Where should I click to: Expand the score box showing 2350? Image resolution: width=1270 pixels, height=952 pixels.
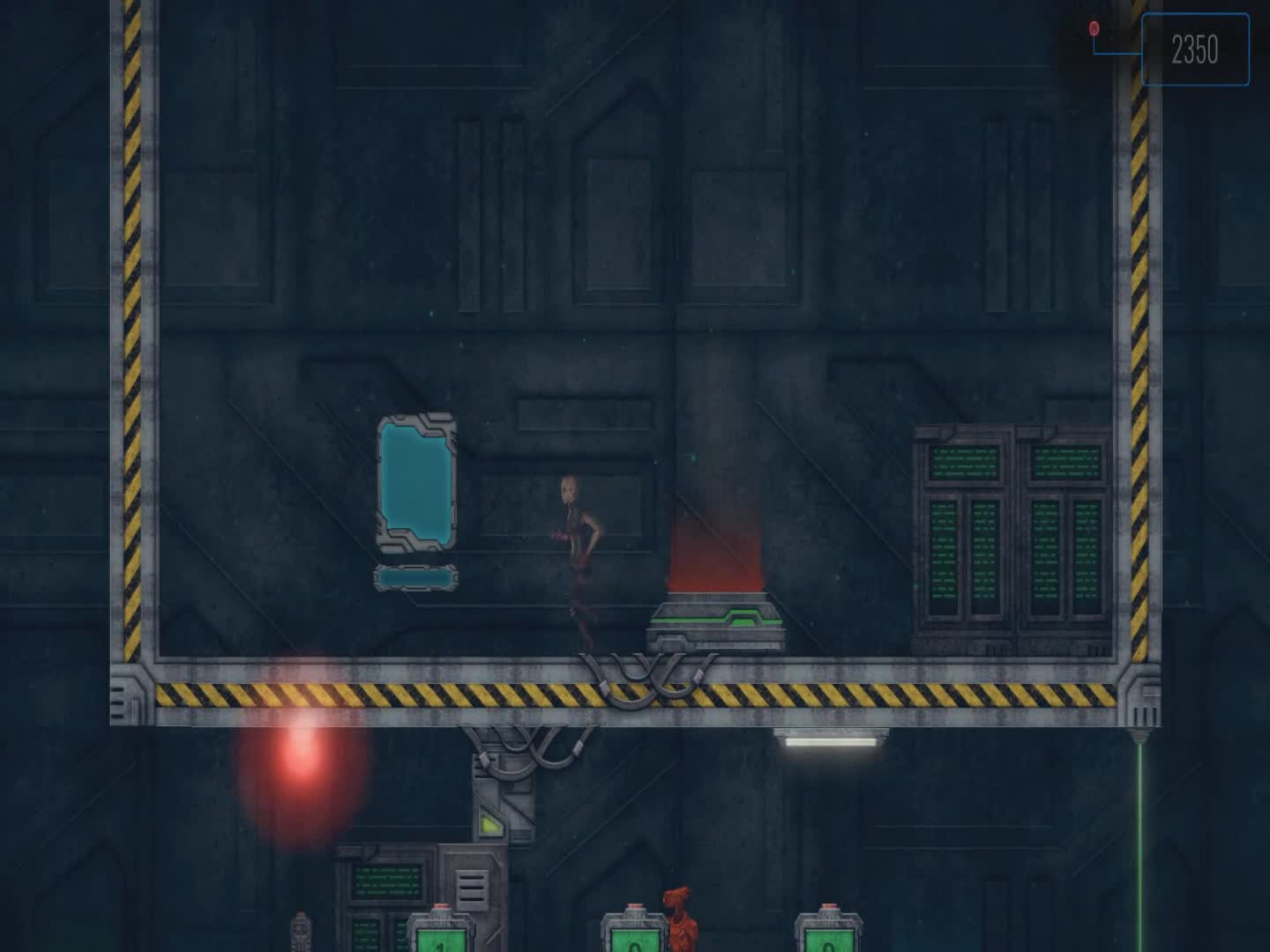click(1196, 48)
